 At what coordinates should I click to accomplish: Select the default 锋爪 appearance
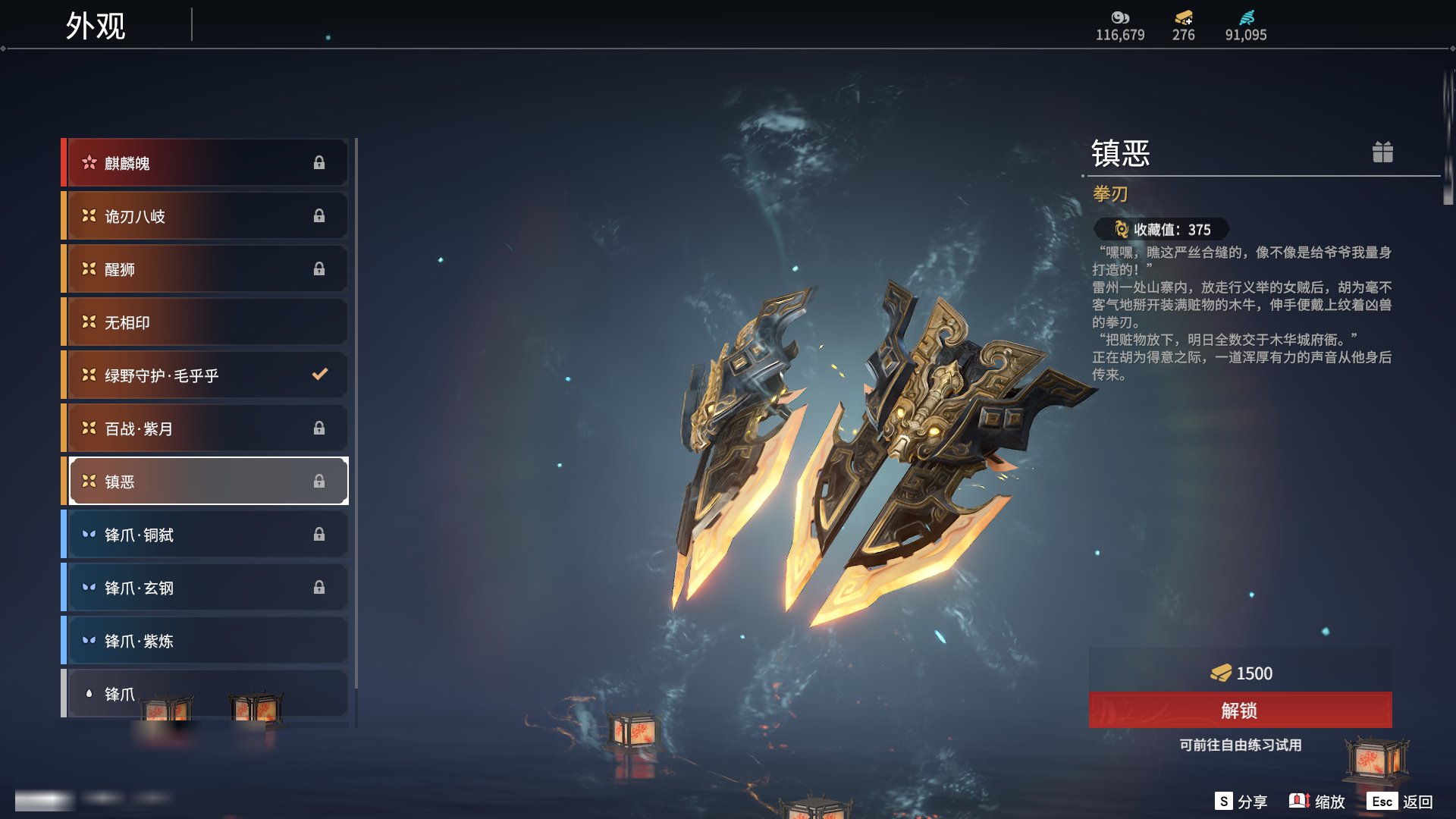tap(206, 693)
